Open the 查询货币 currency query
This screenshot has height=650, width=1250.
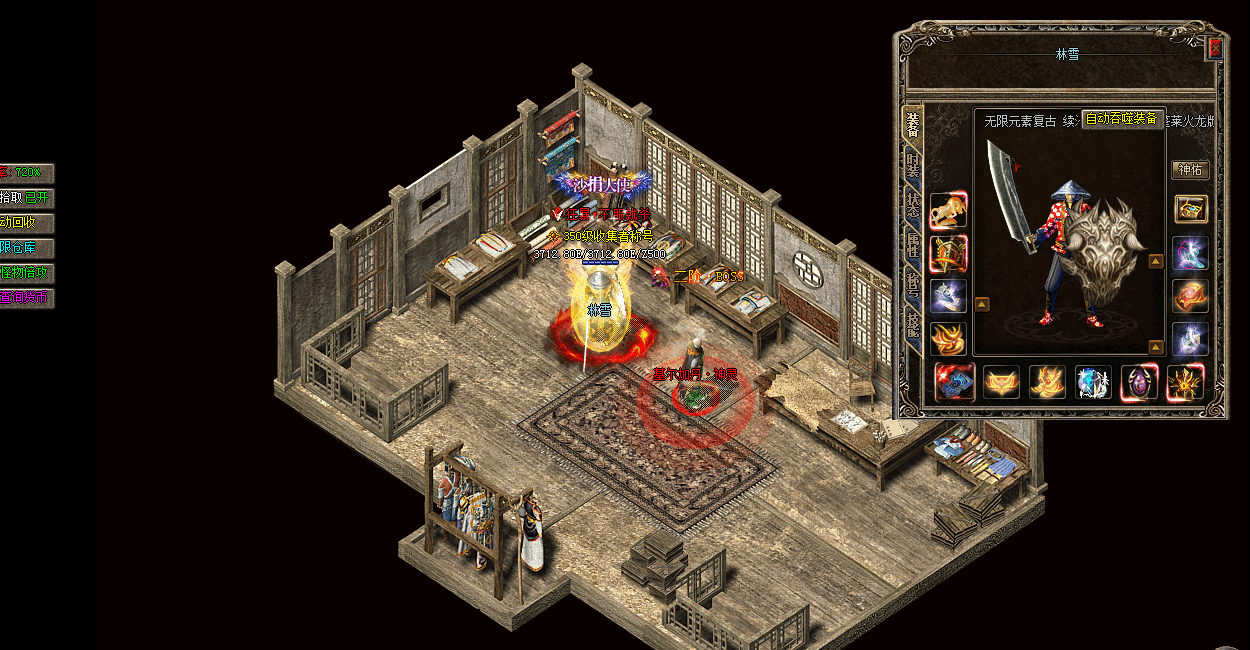27,298
